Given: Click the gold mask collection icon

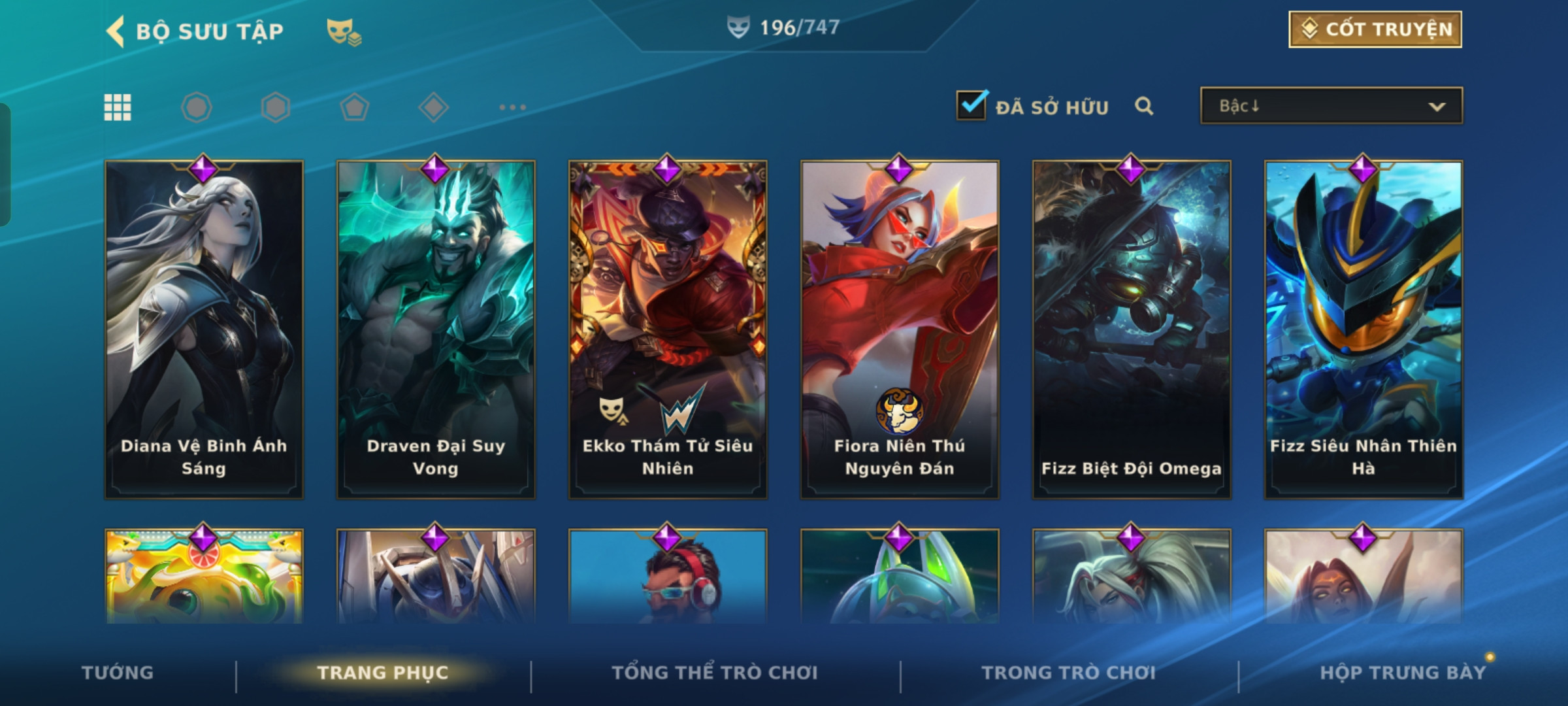Looking at the screenshot, I should [x=343, y=31].
